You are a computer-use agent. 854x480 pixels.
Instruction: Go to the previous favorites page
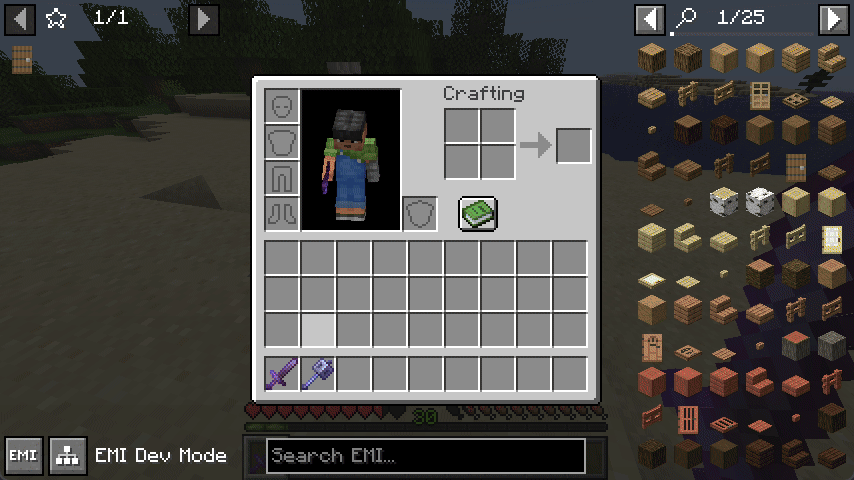20,18
